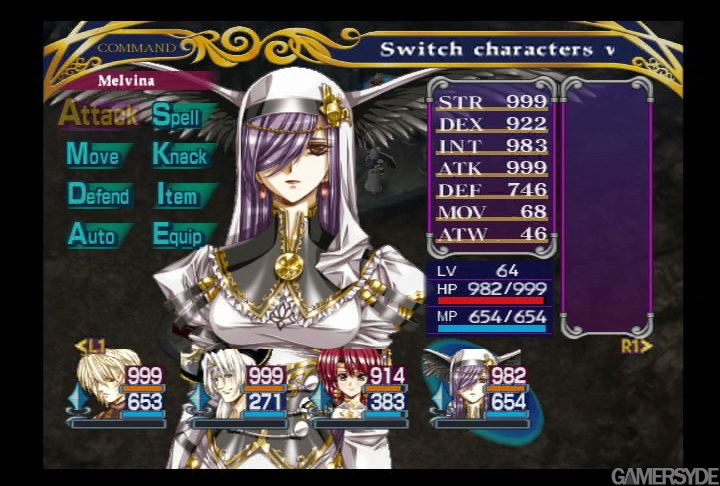Choose the Defend command
Viewport: 720px width, 486px height.
tap(98, 195)
